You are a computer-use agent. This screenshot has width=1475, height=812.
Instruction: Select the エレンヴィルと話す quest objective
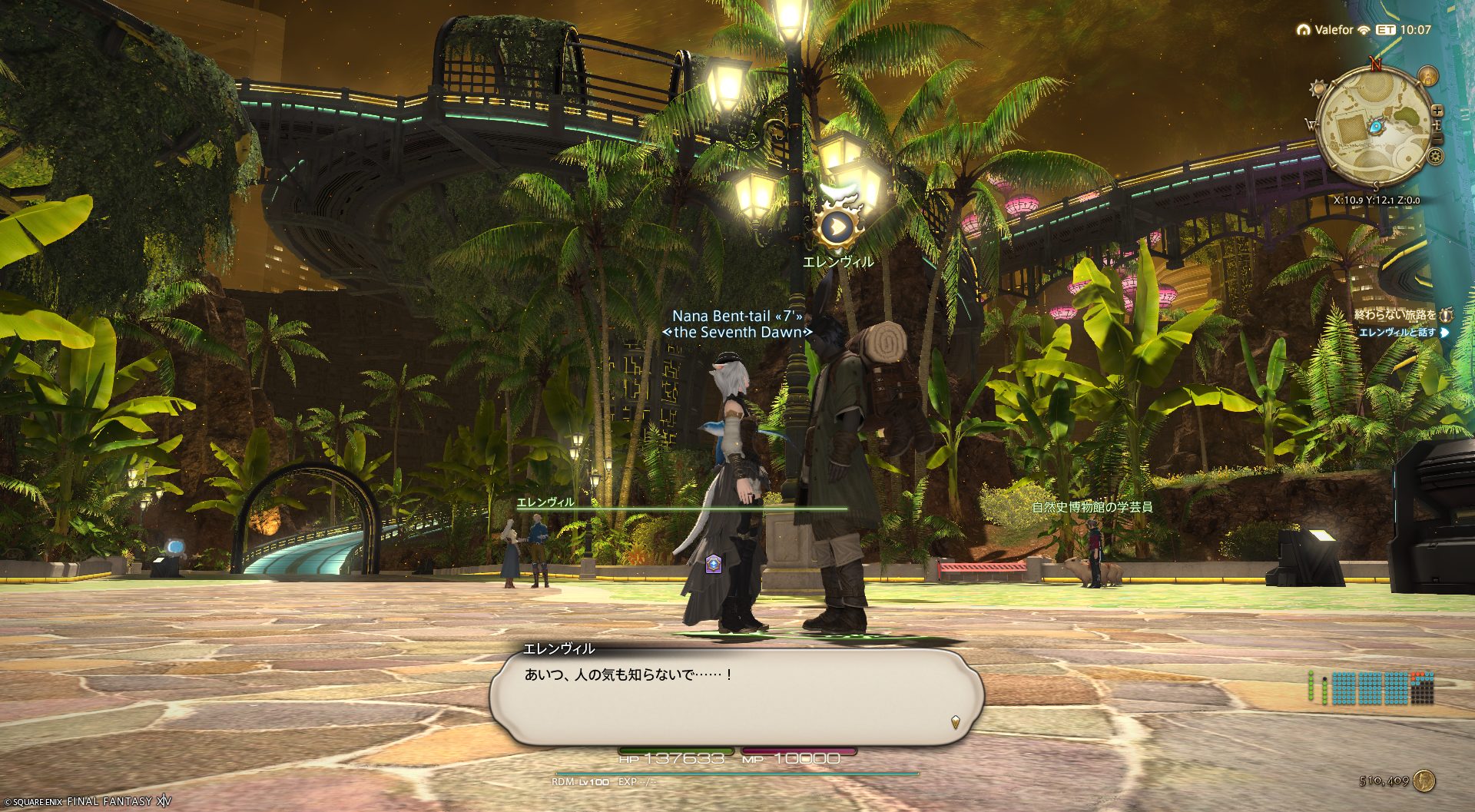[x=1397, y=333]
